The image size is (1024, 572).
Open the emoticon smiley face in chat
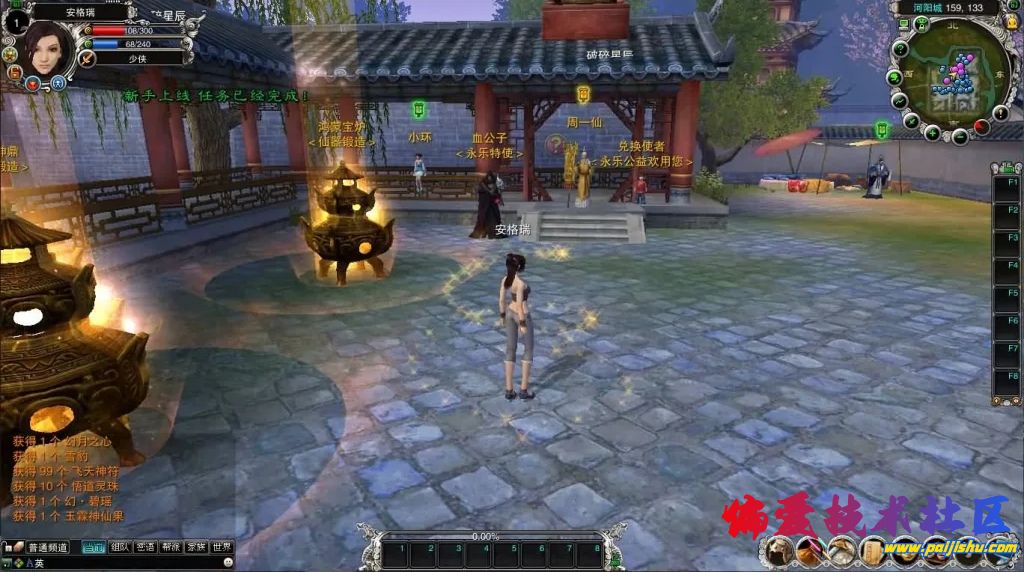229,563
